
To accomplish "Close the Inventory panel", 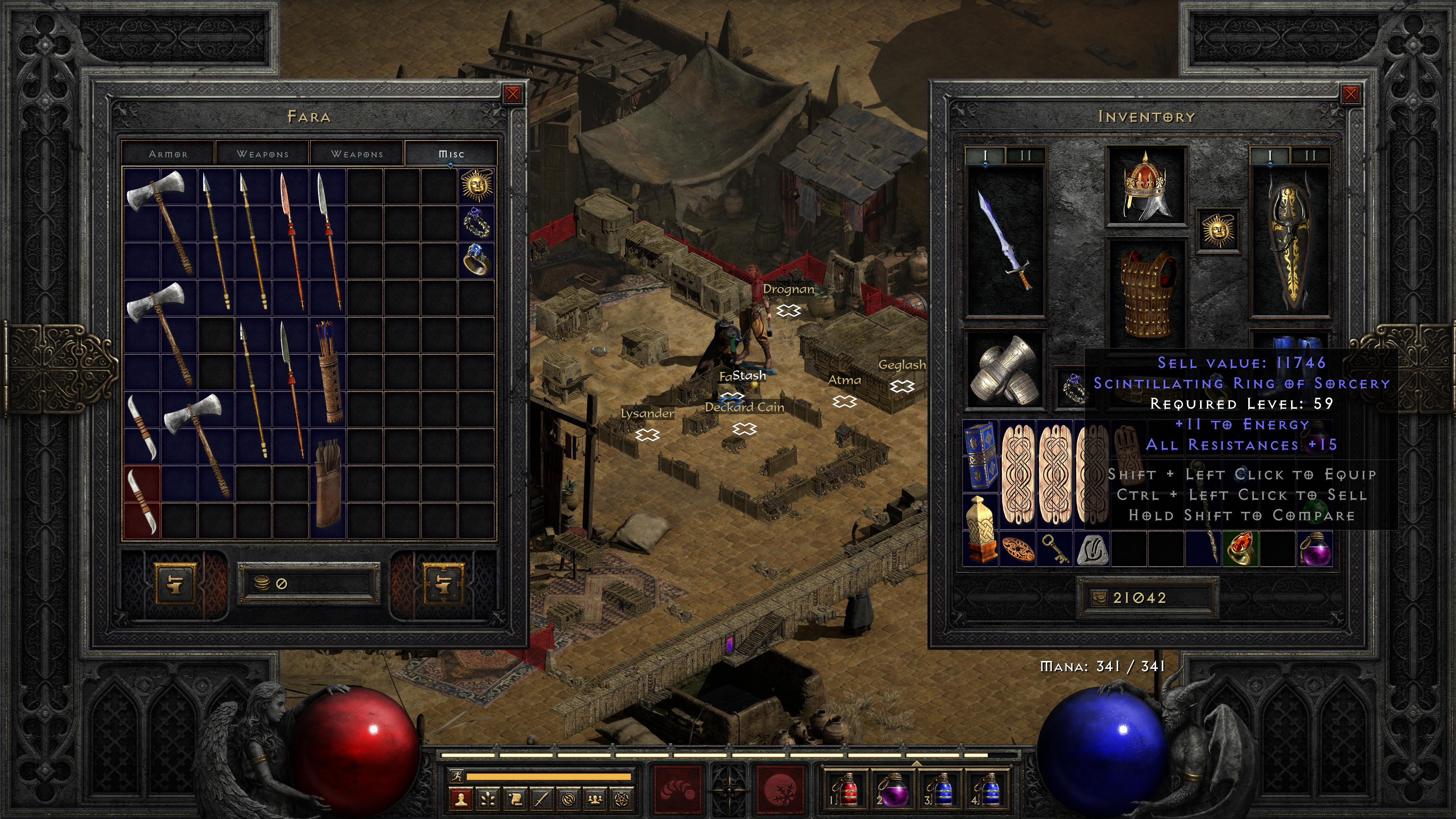I will point(1350,94).
